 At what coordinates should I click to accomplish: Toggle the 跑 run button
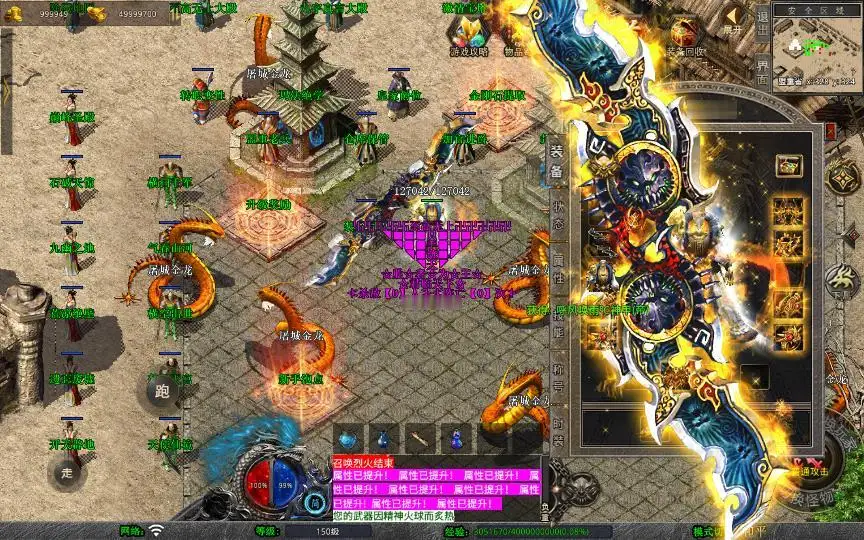tap(163, 392)
